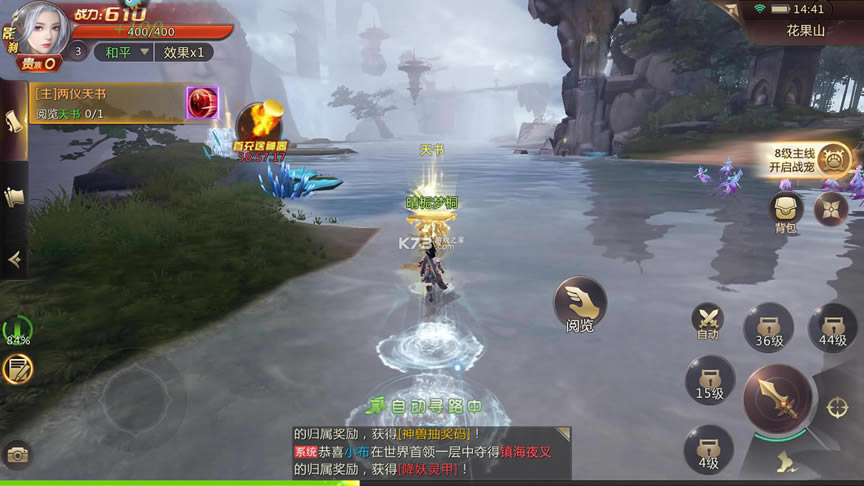This screenshot has width=864, height=486.
Task: Tap the camera screenshot icon
Action: [17, 455]
